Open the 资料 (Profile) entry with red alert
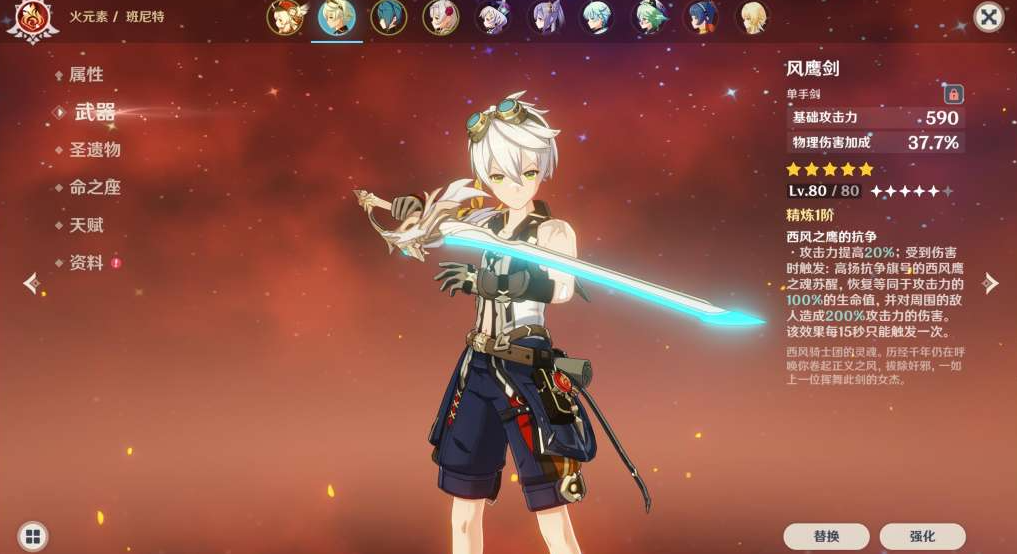This screenshot has height=554, width=1017. pyautogui.click(x=87, y=263)
